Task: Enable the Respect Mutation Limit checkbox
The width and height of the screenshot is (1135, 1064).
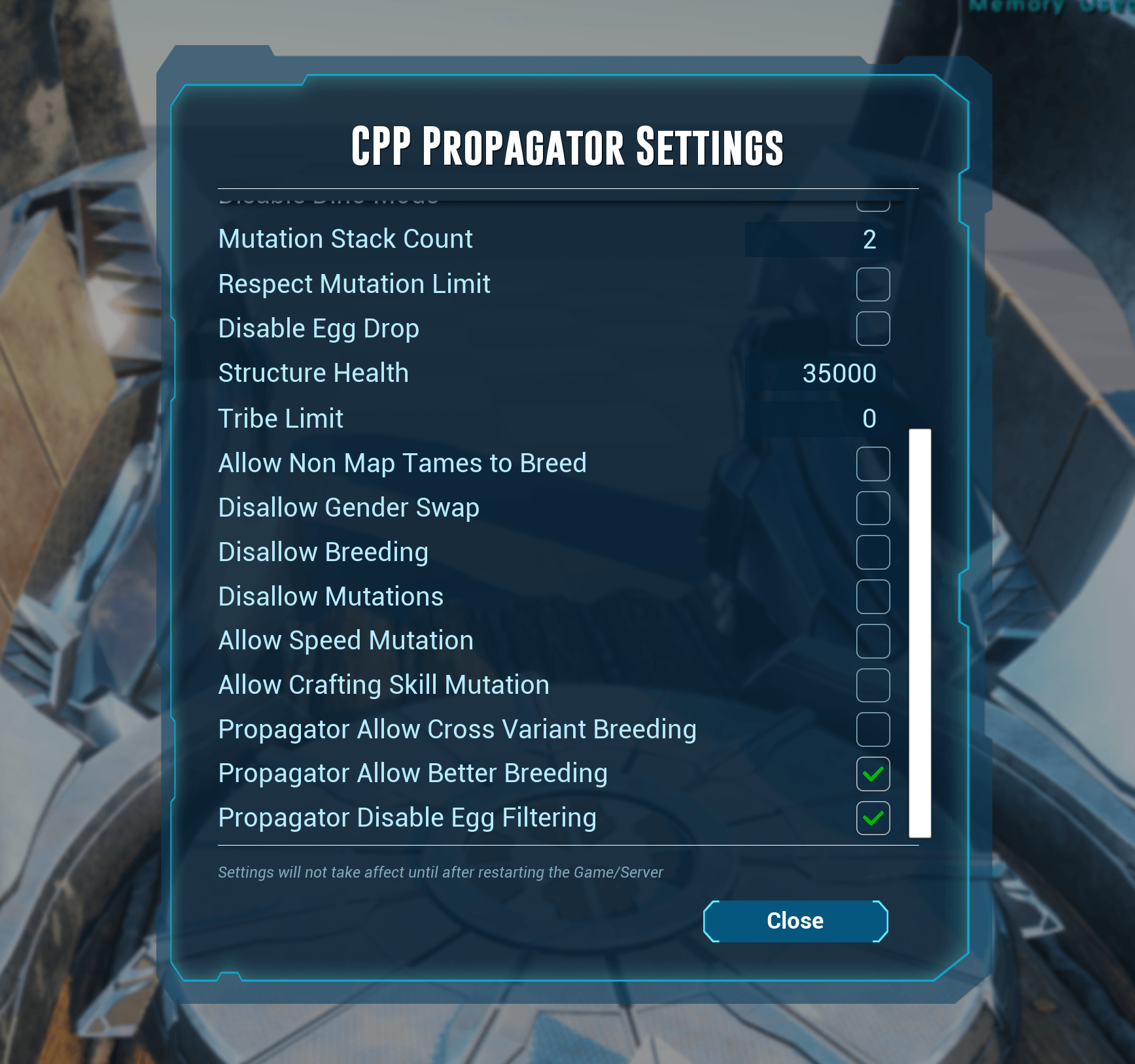Action: (x=873, y=283)
